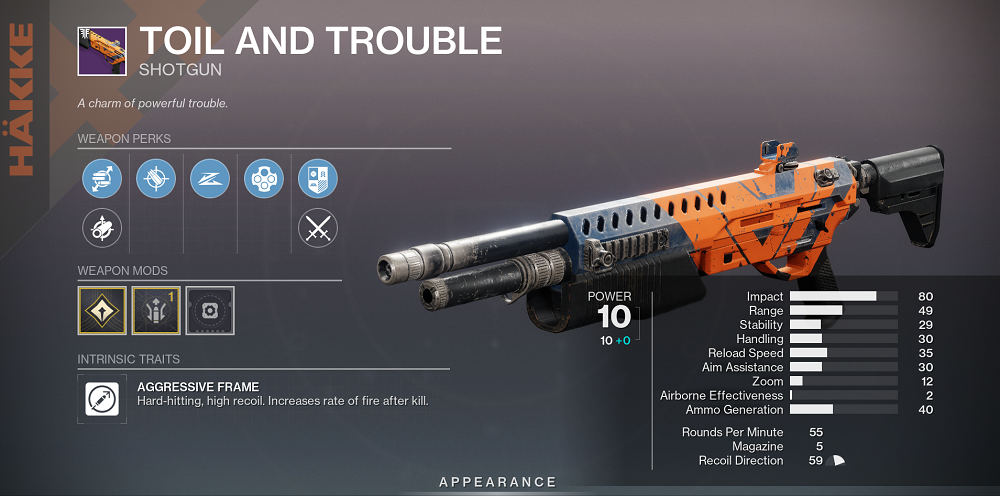Select the crosshair magazine perk

tap(156, 180)
